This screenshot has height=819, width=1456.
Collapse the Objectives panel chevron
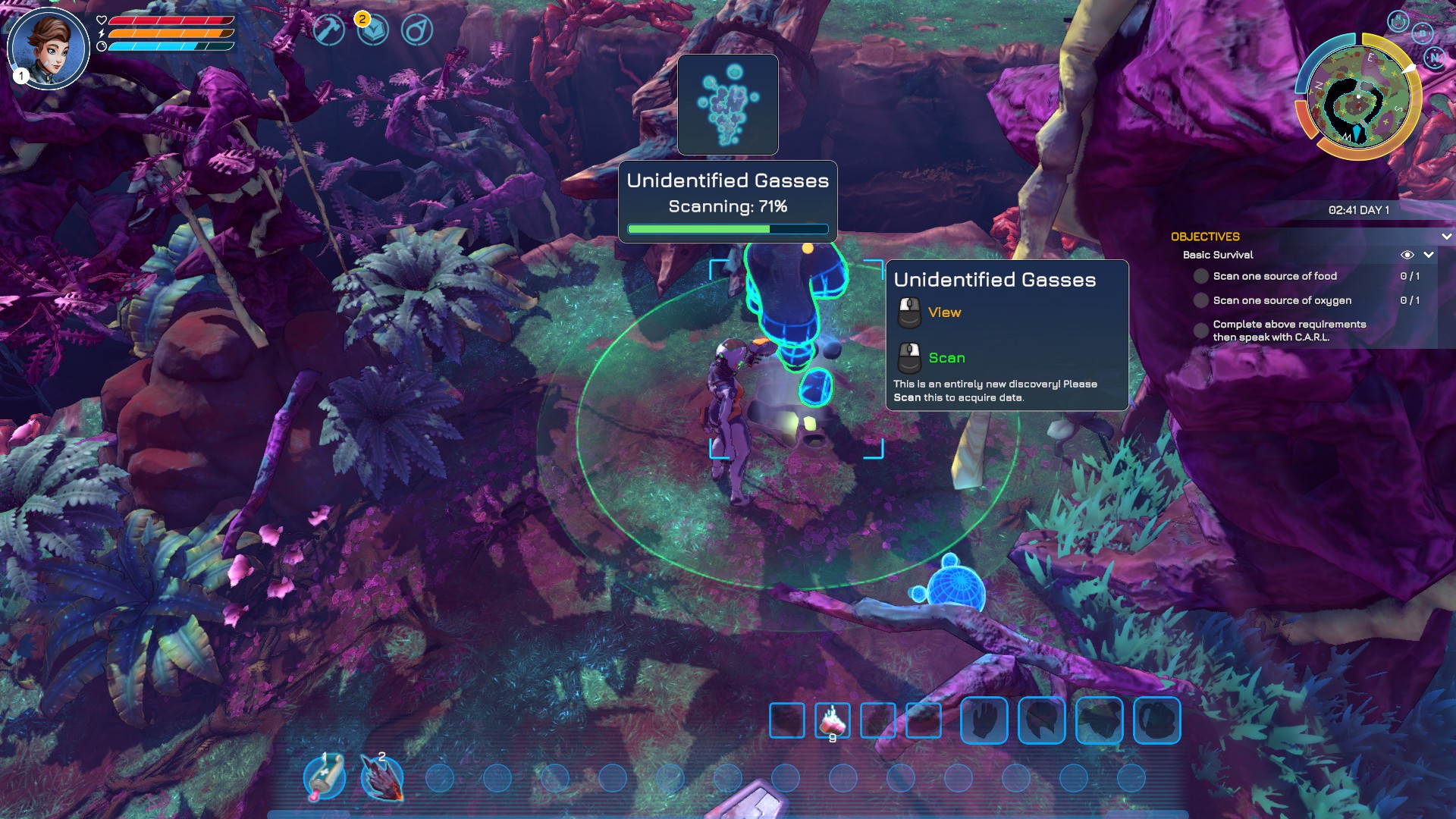pyautogui.click(x=1446, y=237)
